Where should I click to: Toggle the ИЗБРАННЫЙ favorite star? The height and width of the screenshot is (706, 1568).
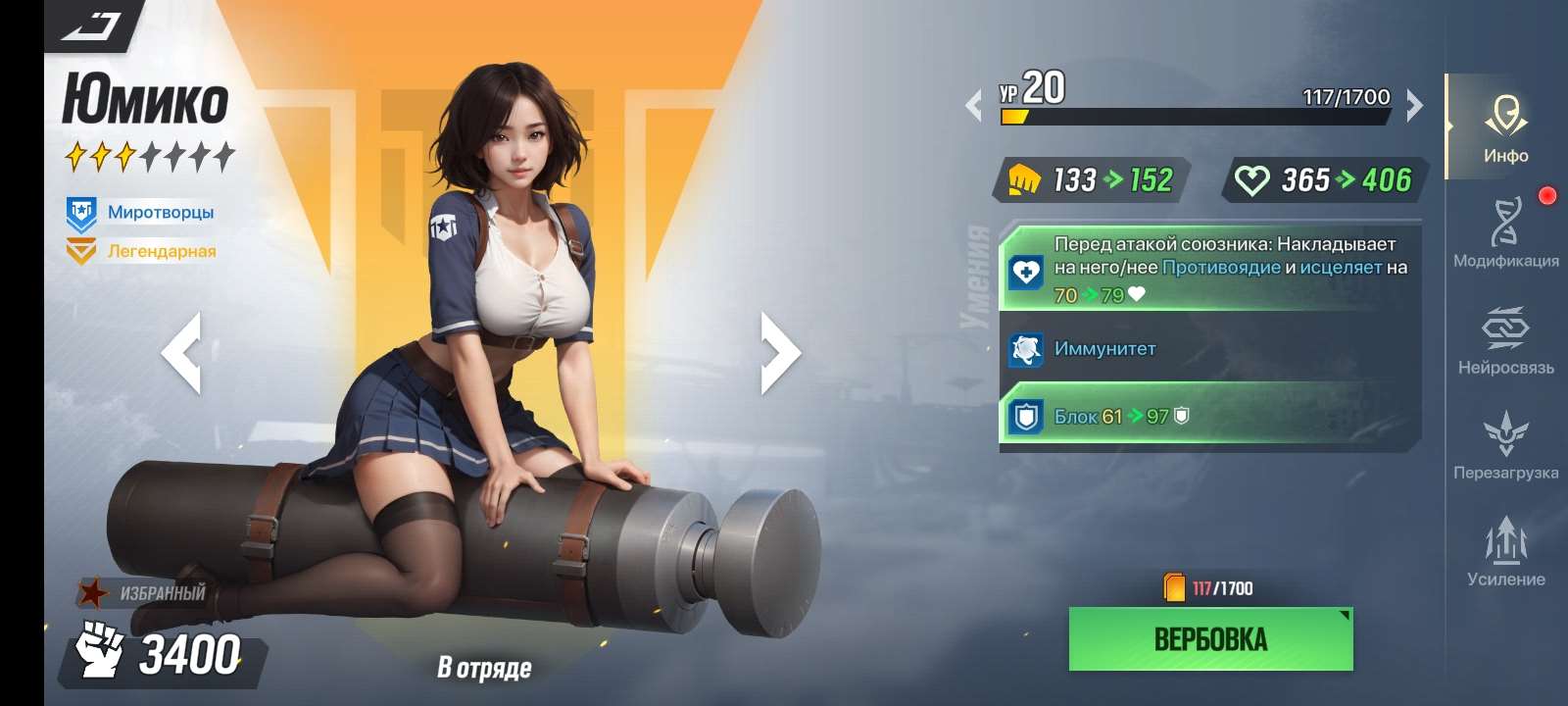coord(94,592)
